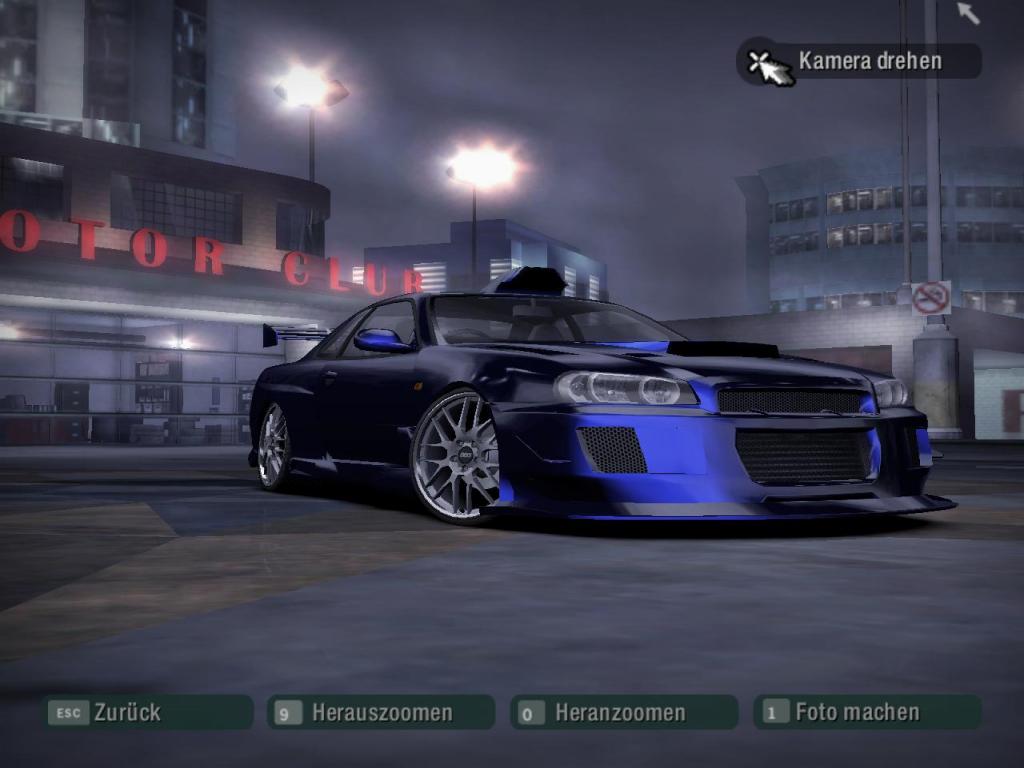Take a photo with Foto machen
The image size is (1024, 768).
tap(866, 712)
